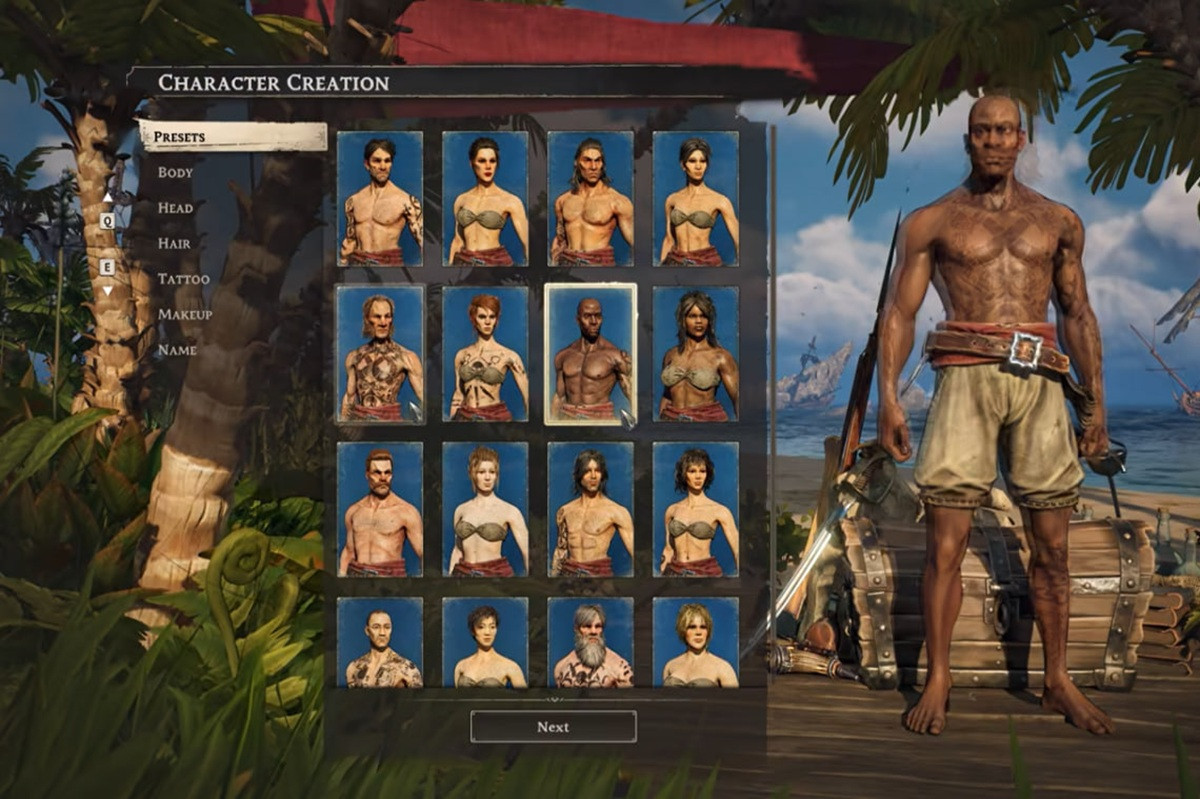This screenshot has width=1200, height=799.
Task: Open the Makeup section
Action: pyautogui.click(x=184, y=315)
